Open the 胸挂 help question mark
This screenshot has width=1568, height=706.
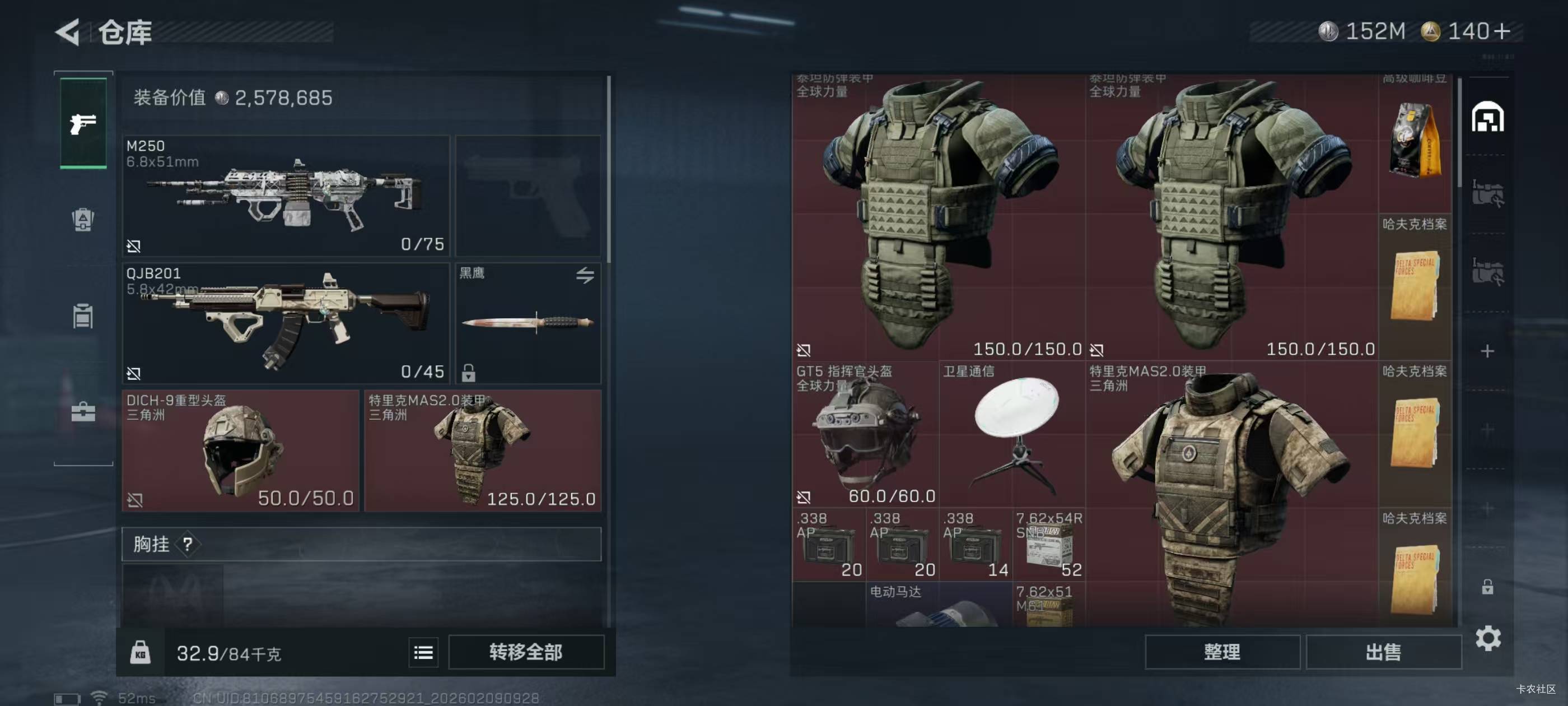click(x=188, y=544)
